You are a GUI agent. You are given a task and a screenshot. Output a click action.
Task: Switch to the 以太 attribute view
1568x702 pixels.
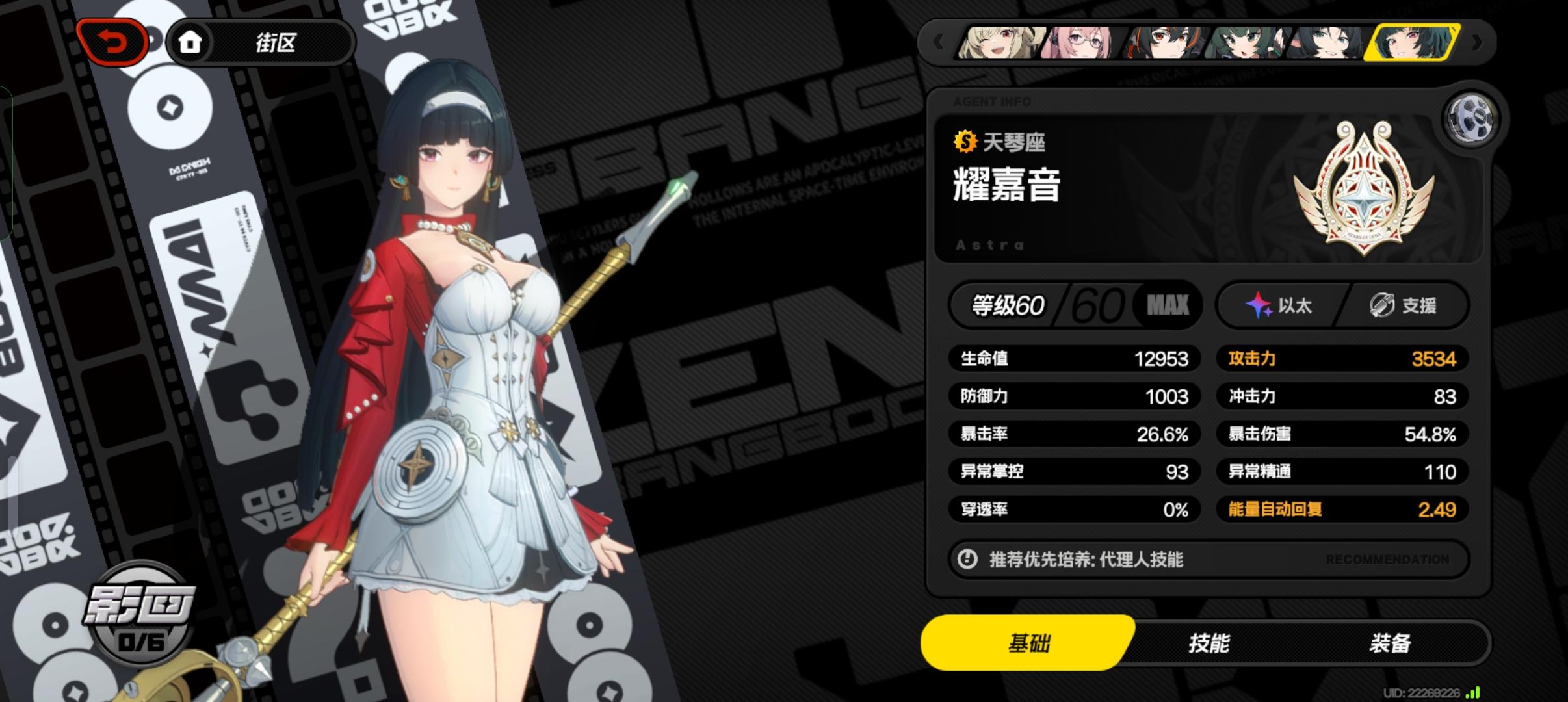click(1277, 304)
